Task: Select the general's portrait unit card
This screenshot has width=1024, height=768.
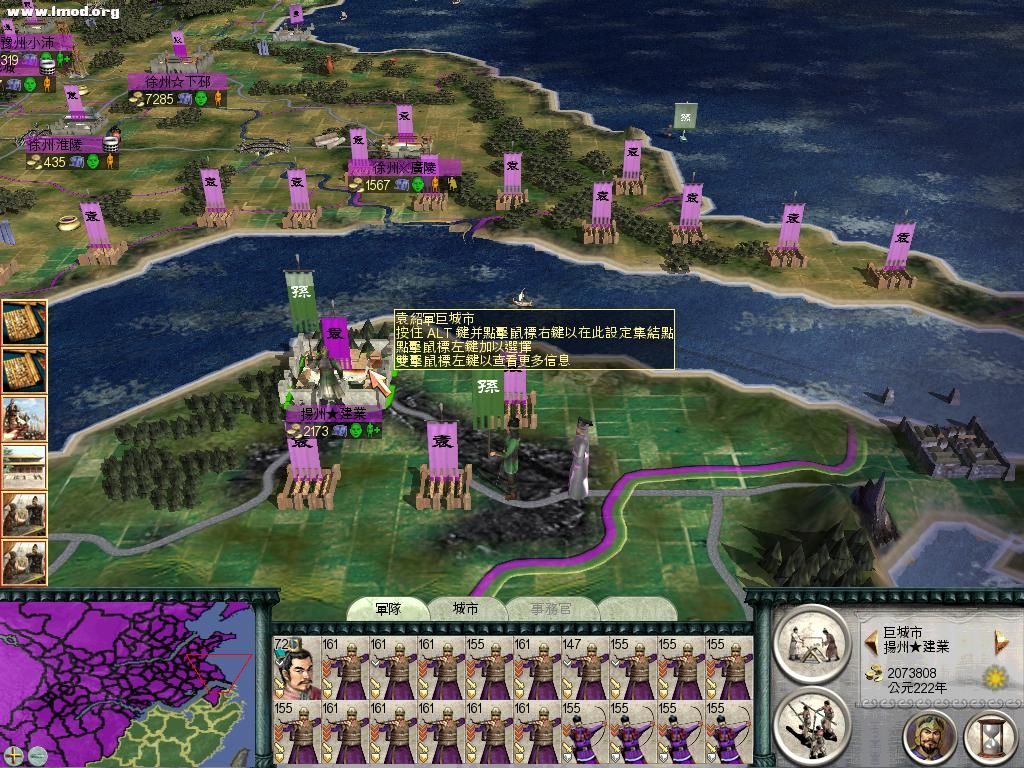Action: [x=296, y=668]
